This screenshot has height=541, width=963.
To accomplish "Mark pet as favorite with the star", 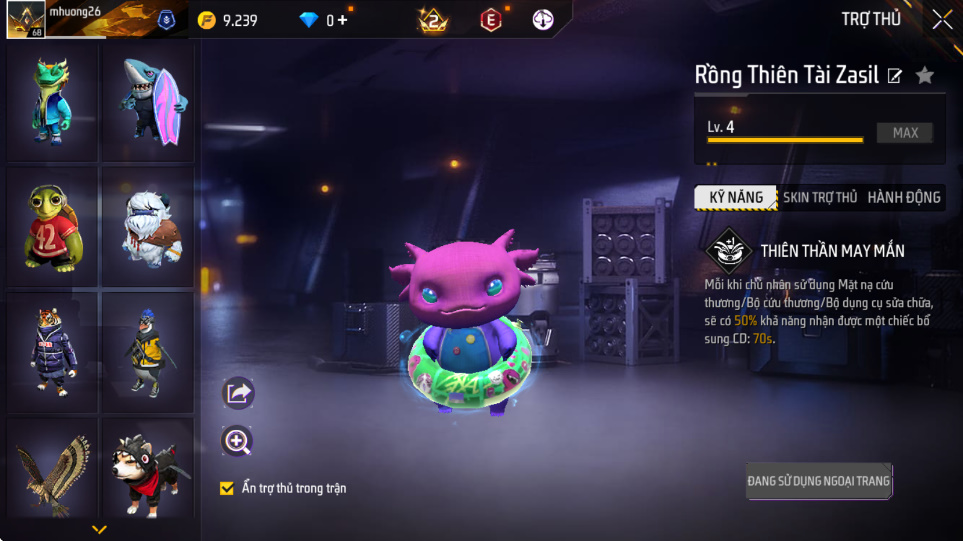I will 925,75.
